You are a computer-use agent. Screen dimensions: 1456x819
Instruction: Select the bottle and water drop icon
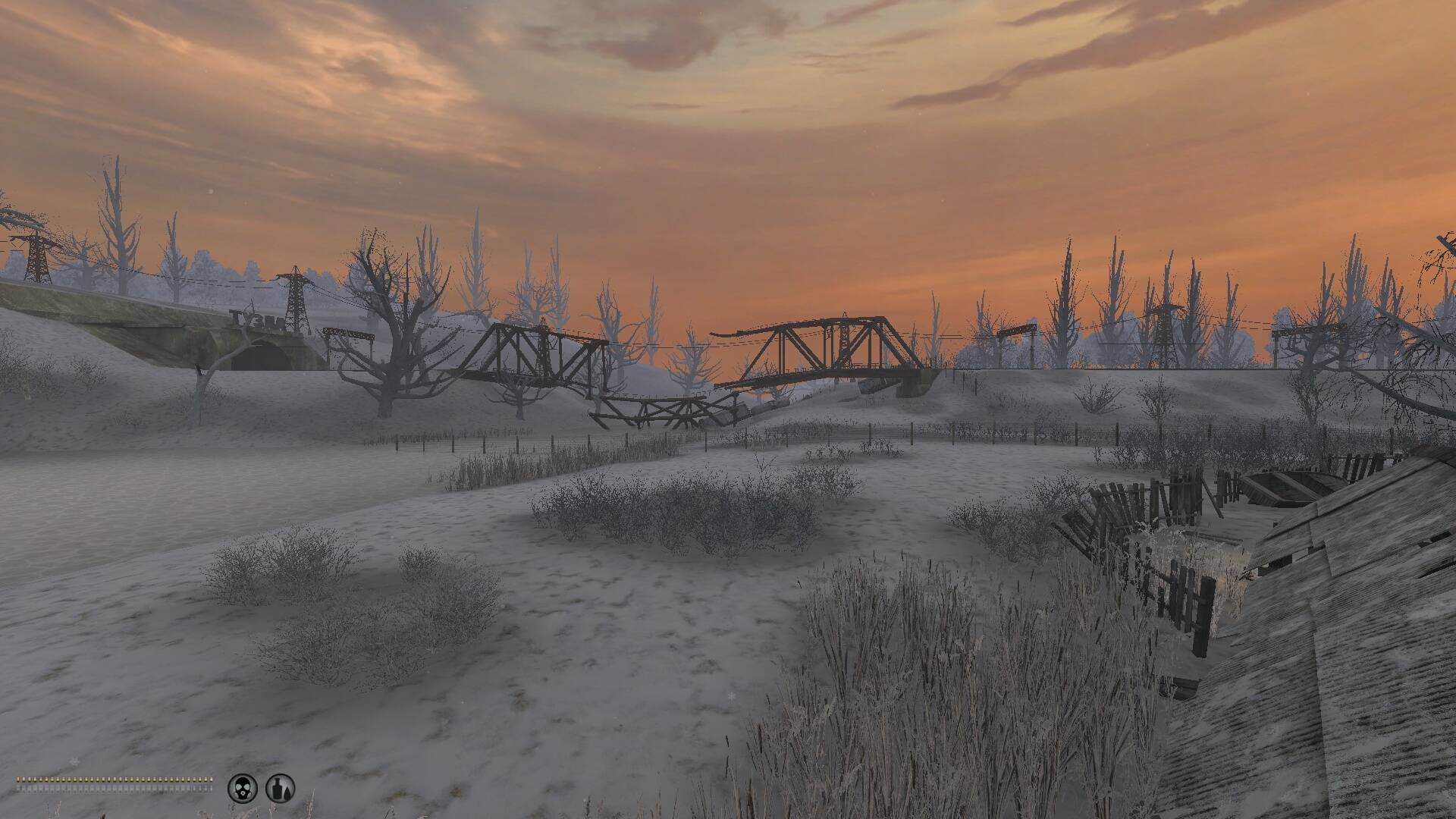[x=280, y=788]
